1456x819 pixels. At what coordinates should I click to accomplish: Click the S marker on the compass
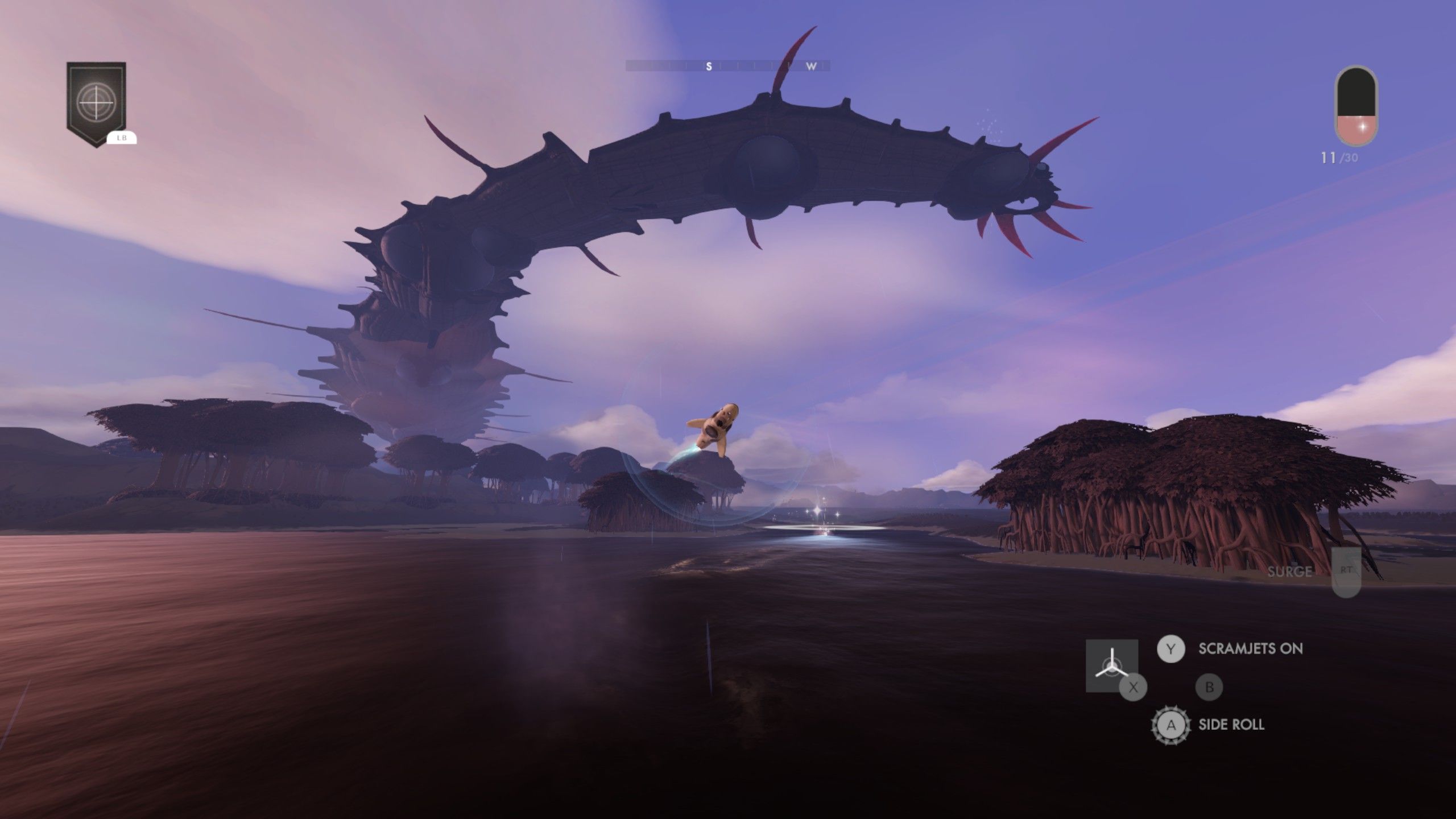click(x=708, y=66)
